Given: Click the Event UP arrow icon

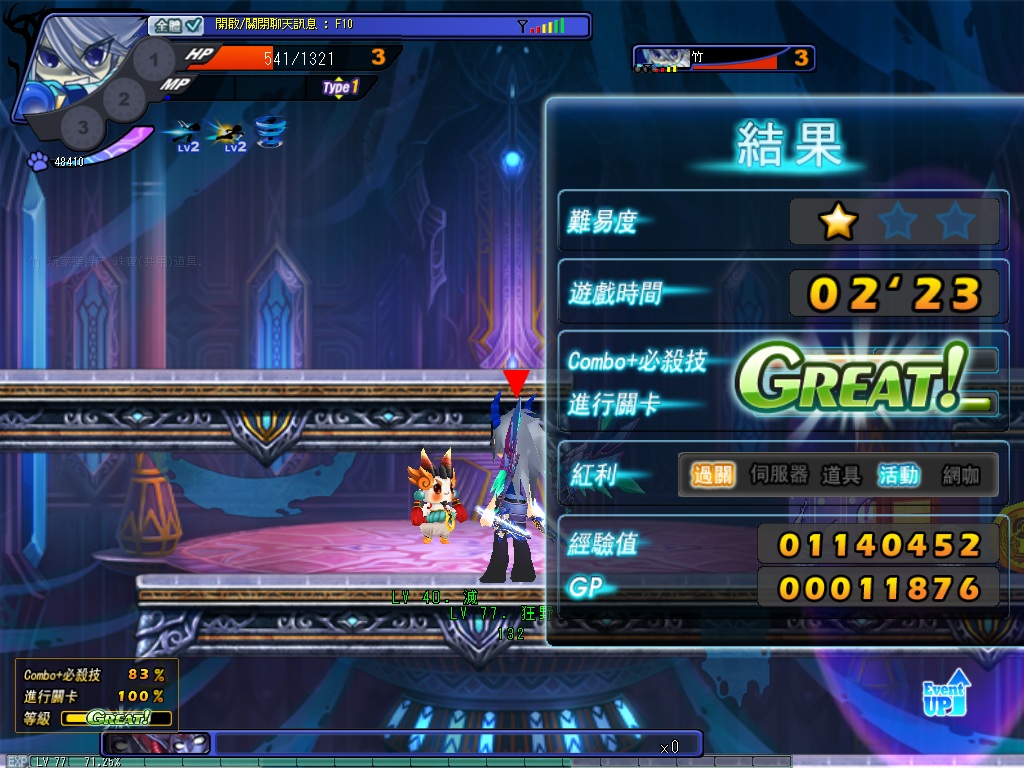Looking at the screenshot, I should pyautogui.click(x=945, y=692).
